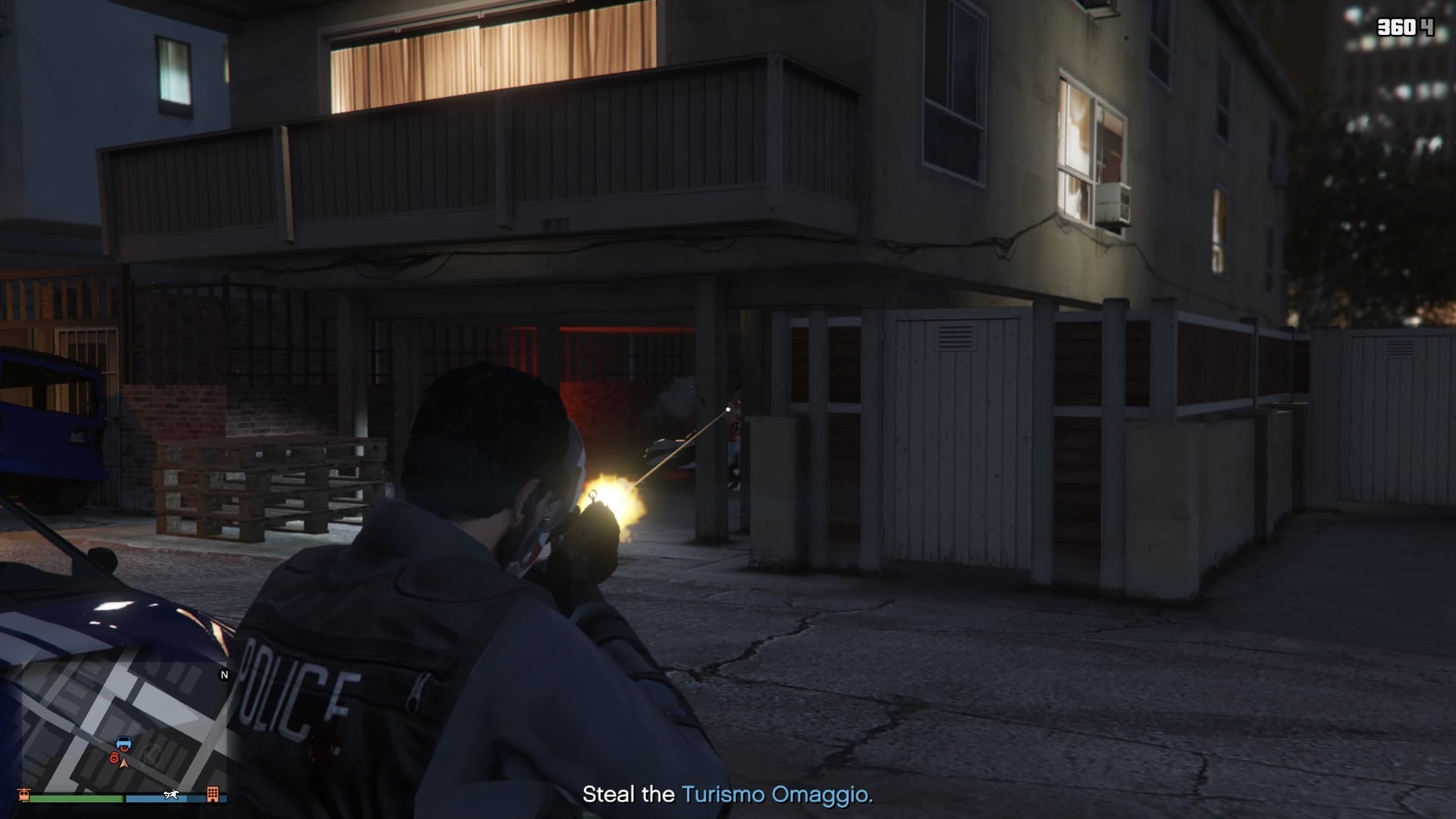Click the green portion of the health slider

click(76, 798)
